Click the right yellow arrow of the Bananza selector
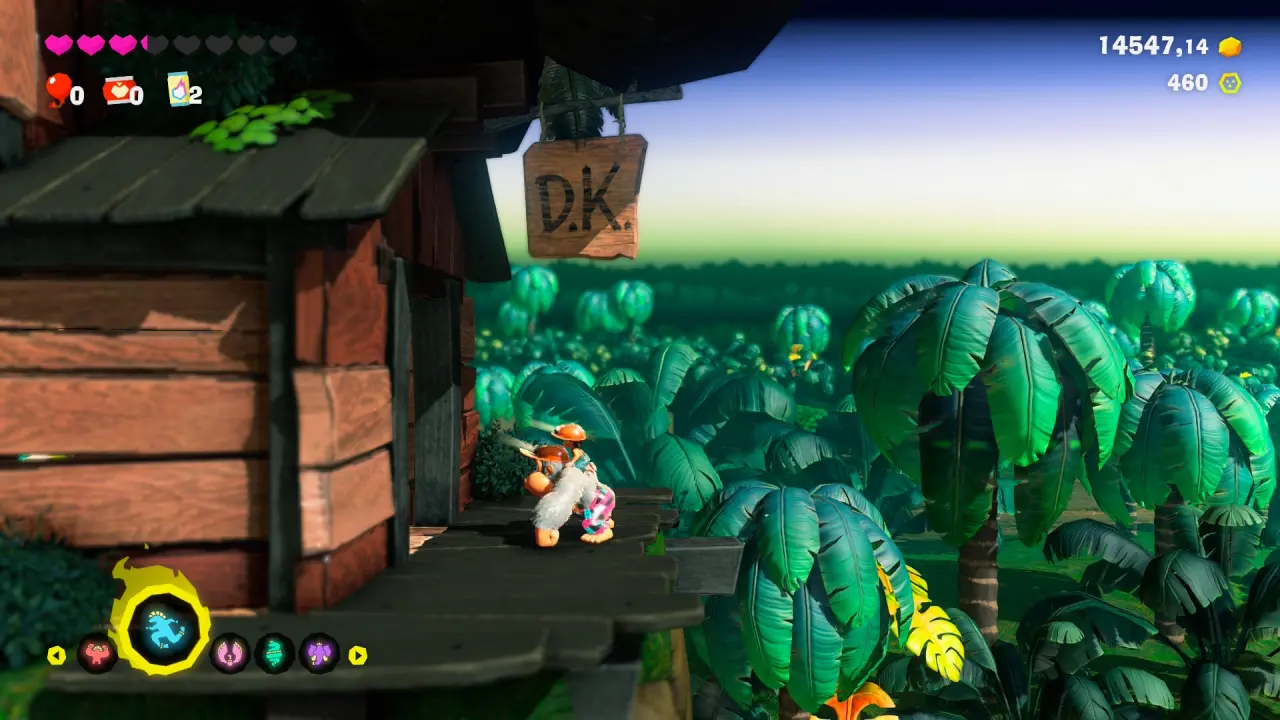The width and height of the screenshot is (1280, 720). 357,655
